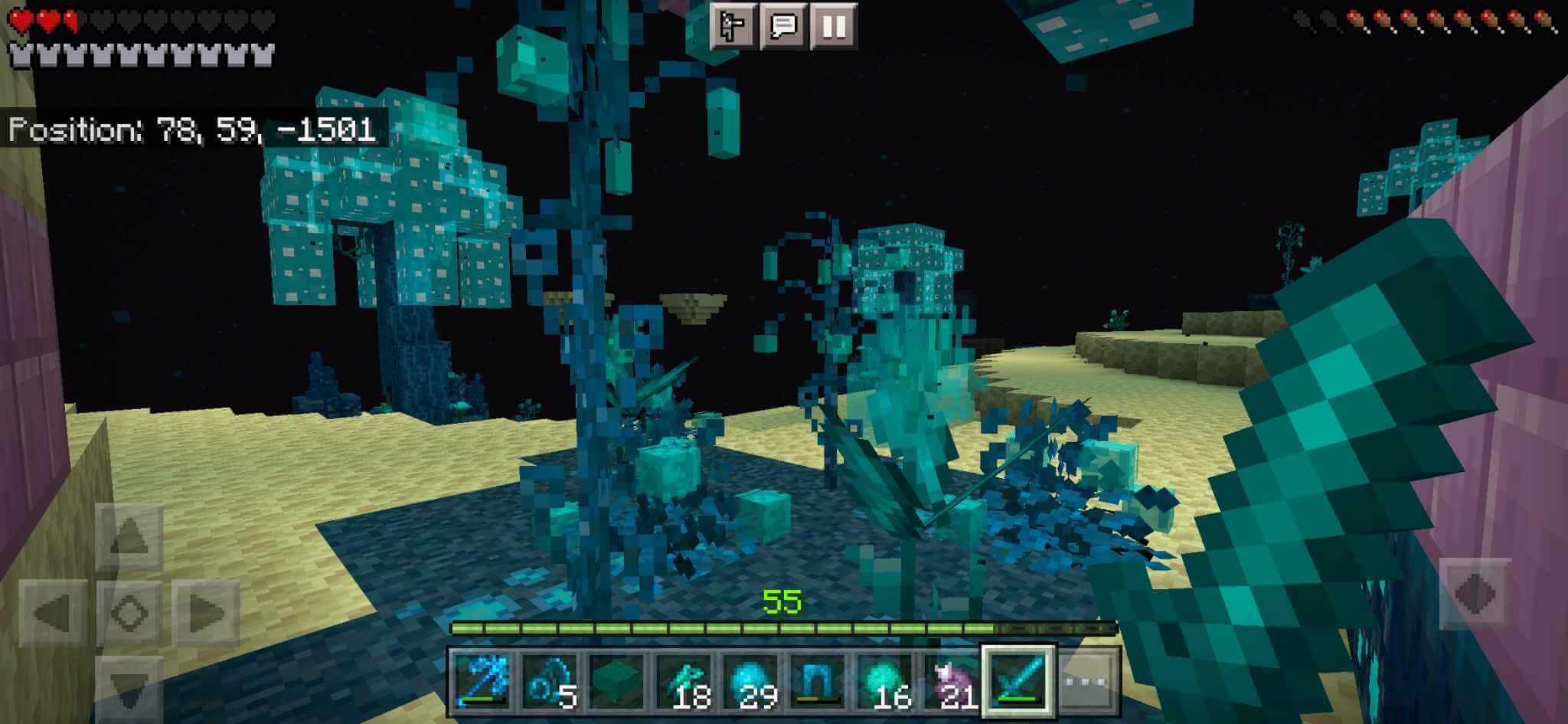Open the emote menu button
Viewport: 1568px width, 724px height.
click(732, 26)
